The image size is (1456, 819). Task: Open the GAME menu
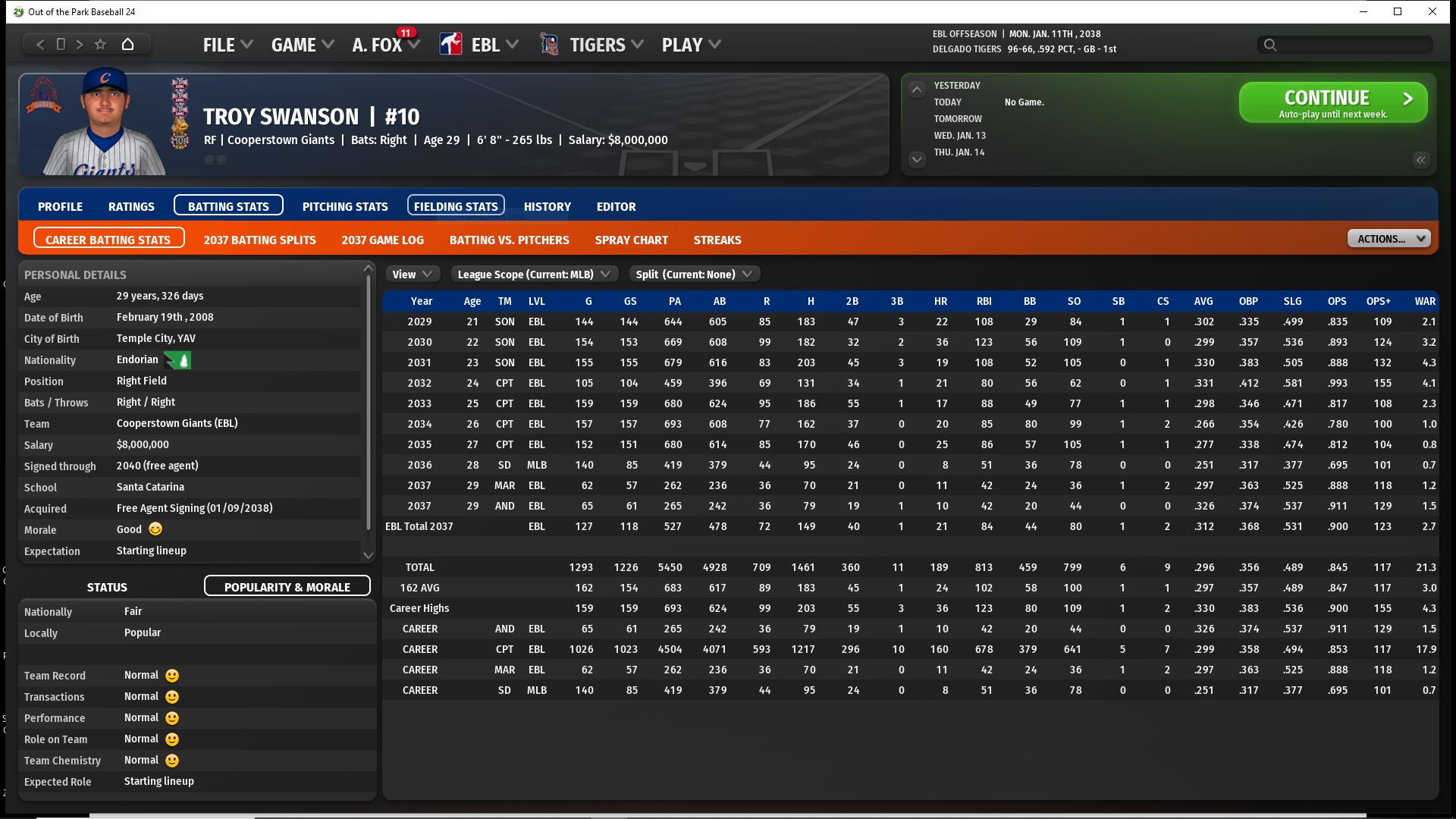pyautogui.click(x=302, y=45)
